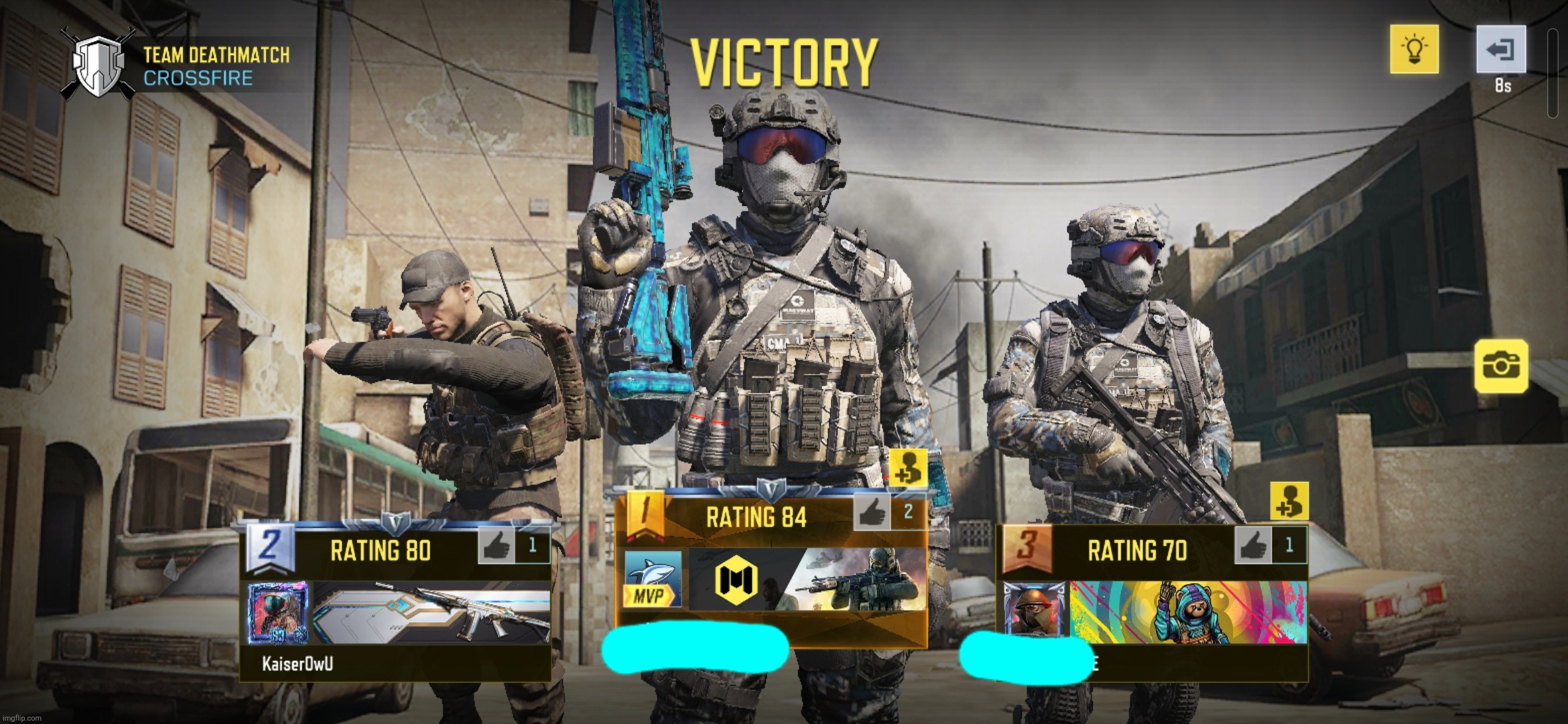Screen dimensions: 1568x724
Task: Like the Rating 70 player
Action: (x=1253, y=545)
